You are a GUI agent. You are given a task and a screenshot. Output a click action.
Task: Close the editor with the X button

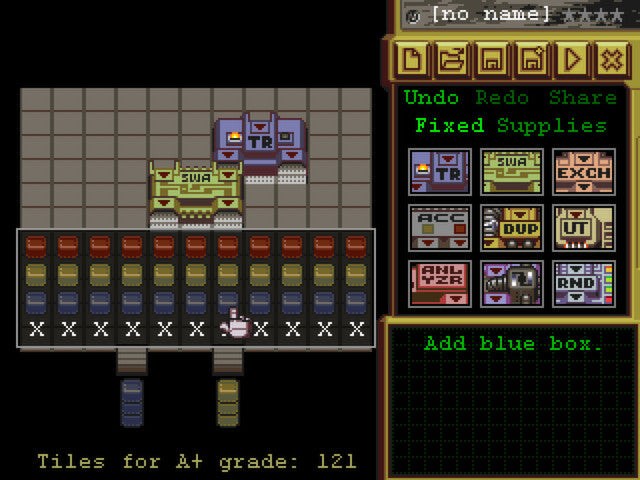click(612, 60)
